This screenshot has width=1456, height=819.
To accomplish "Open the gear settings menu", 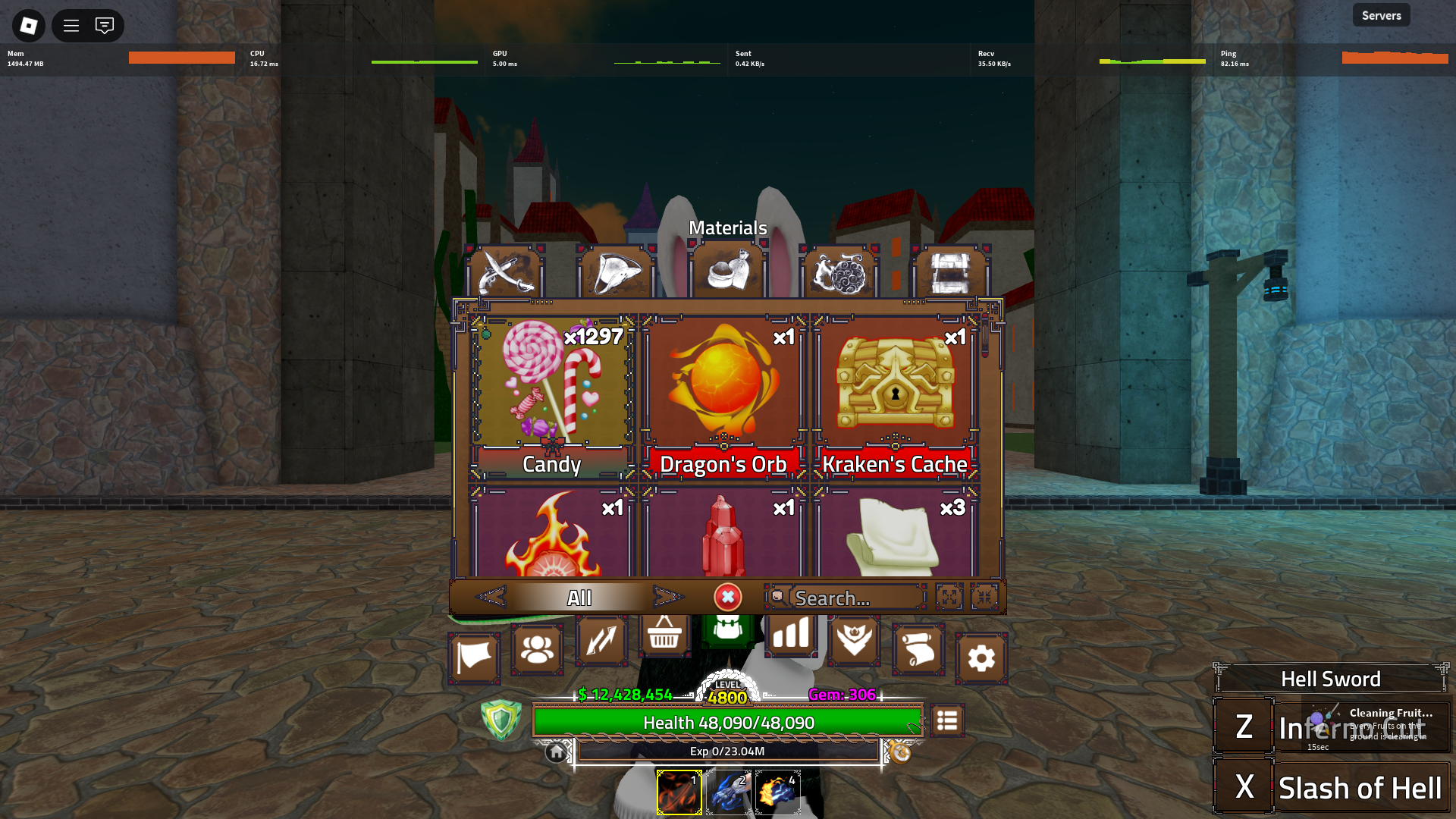I will [x=981, y=658].
